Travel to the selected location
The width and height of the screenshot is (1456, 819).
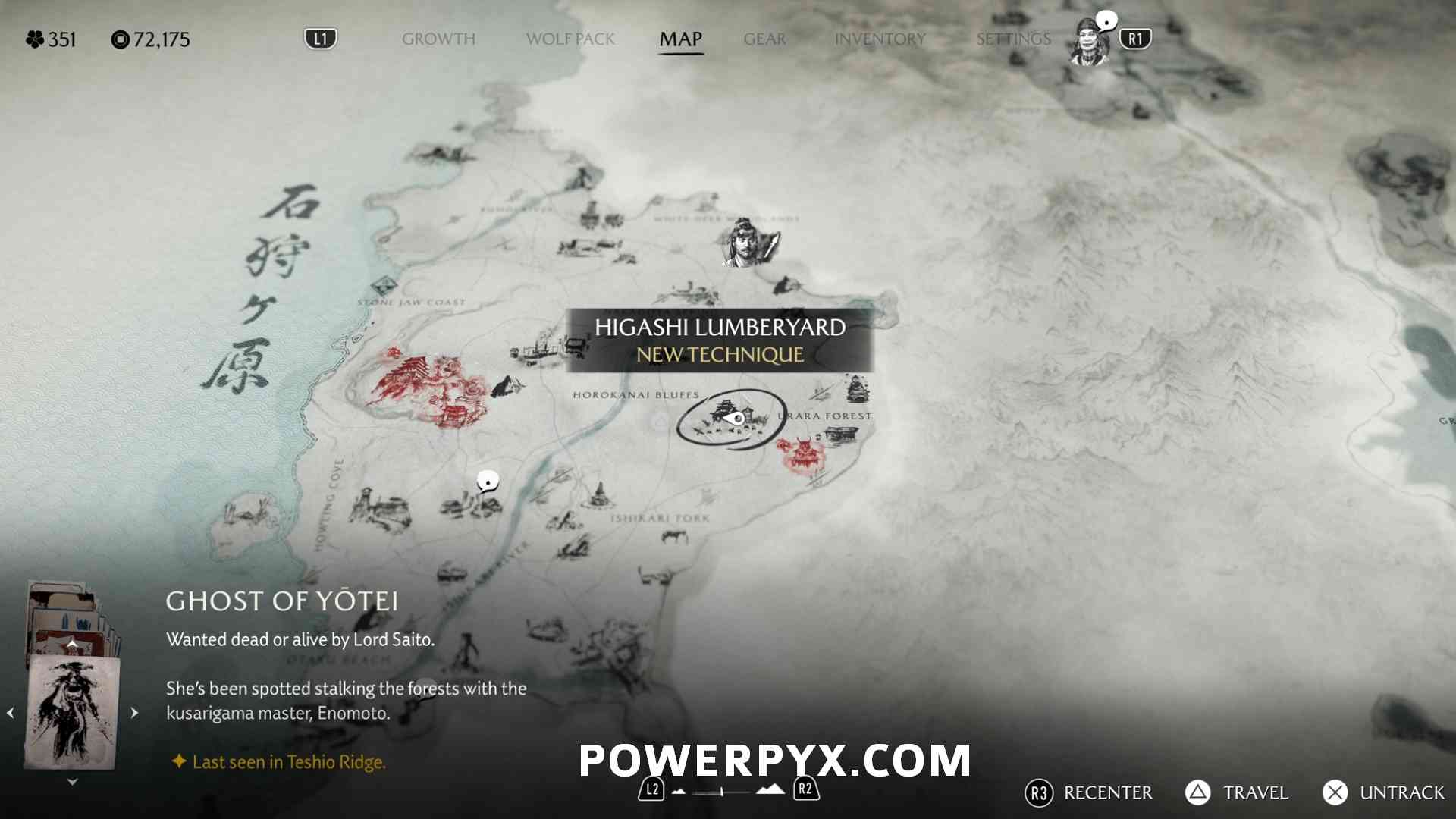coord(1238,792)
